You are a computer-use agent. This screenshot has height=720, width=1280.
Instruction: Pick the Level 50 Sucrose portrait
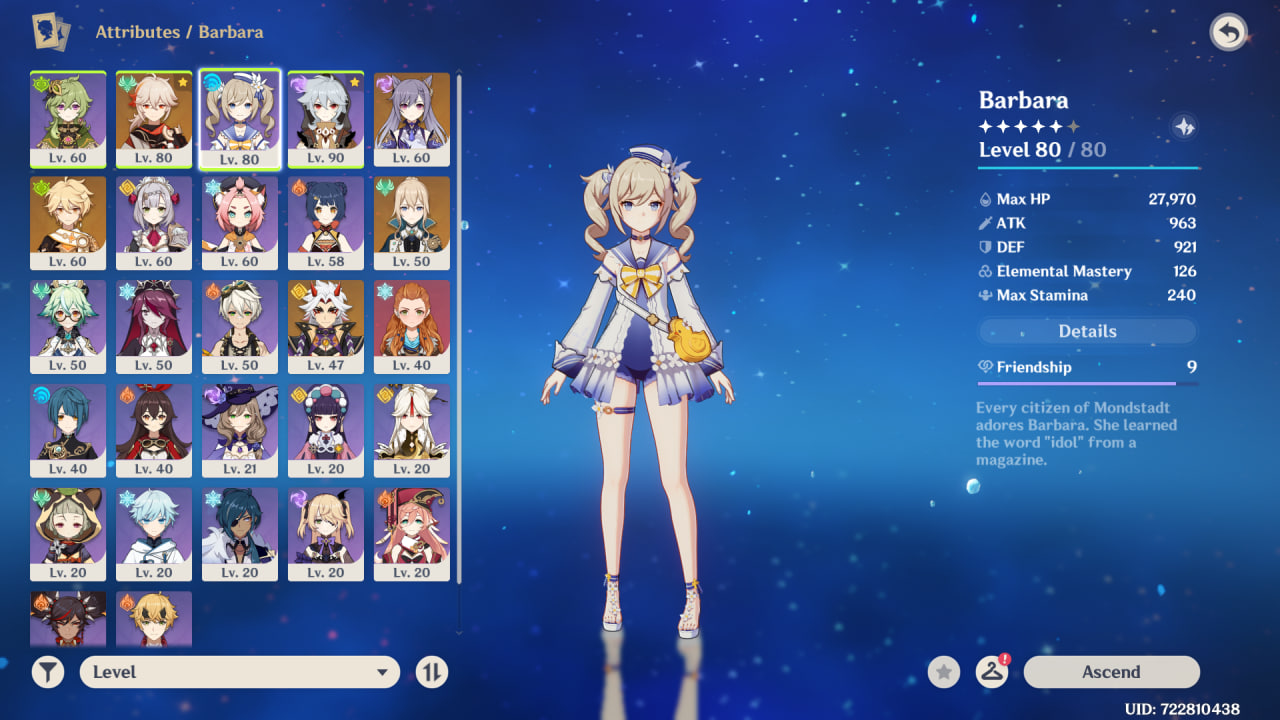click(68, 326)
